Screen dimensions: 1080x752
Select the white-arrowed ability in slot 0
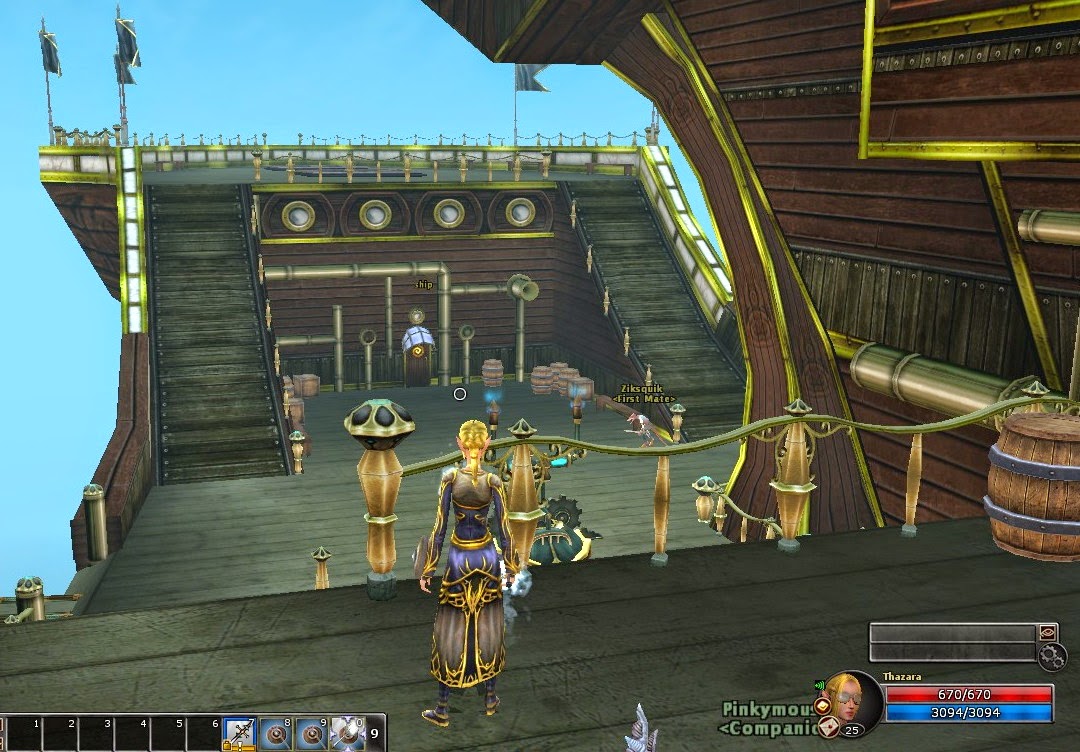pos(347,733)
